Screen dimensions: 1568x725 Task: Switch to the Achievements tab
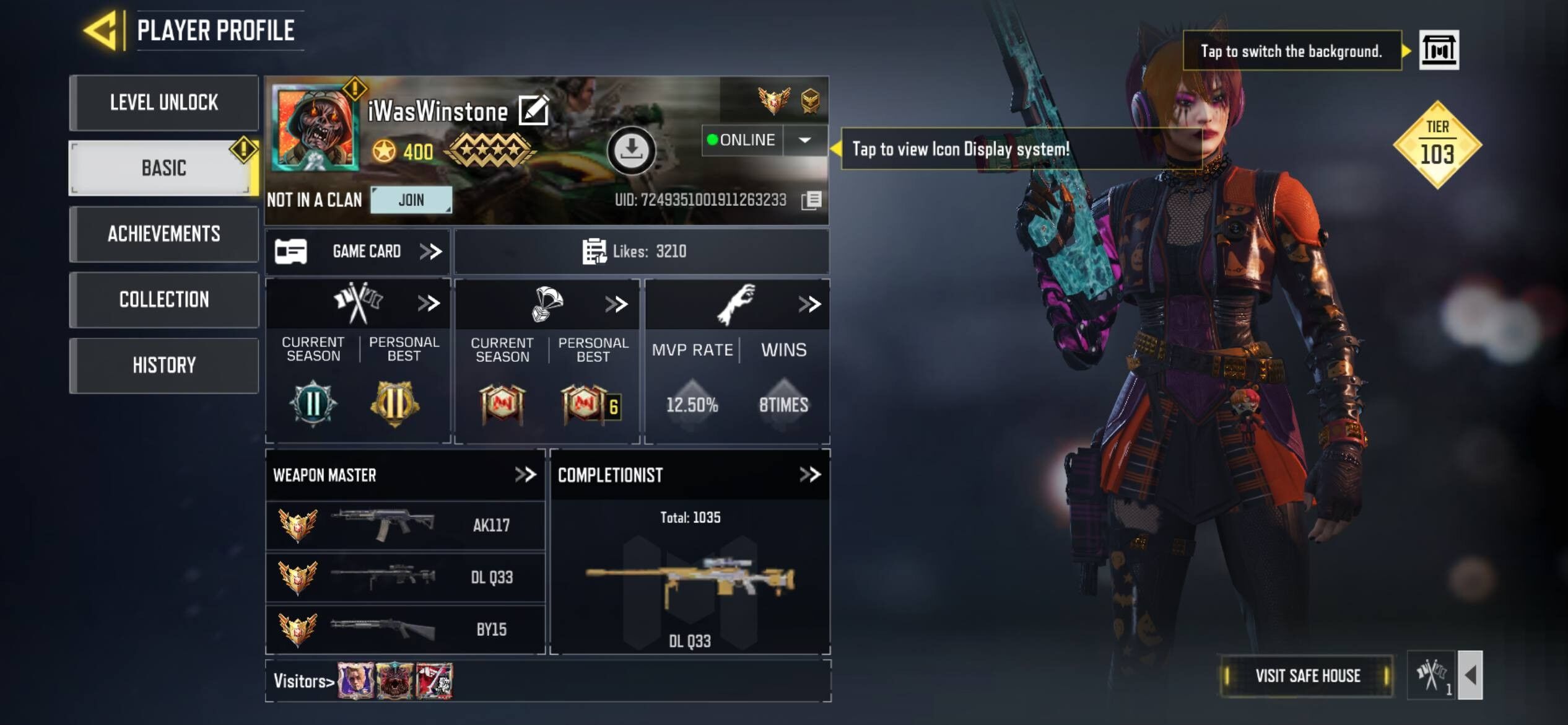164,234
